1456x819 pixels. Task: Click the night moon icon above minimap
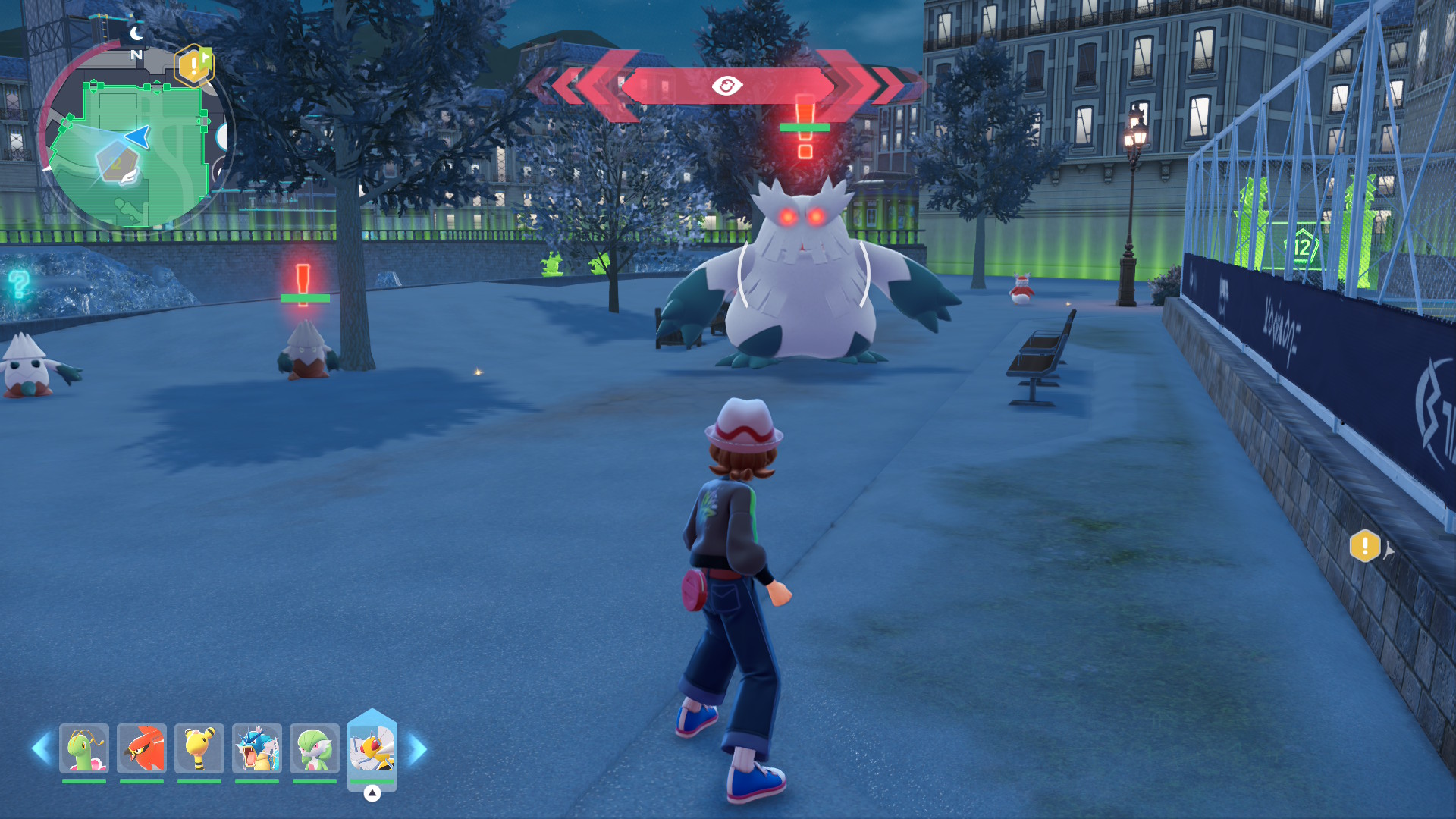tap(136, 33)
